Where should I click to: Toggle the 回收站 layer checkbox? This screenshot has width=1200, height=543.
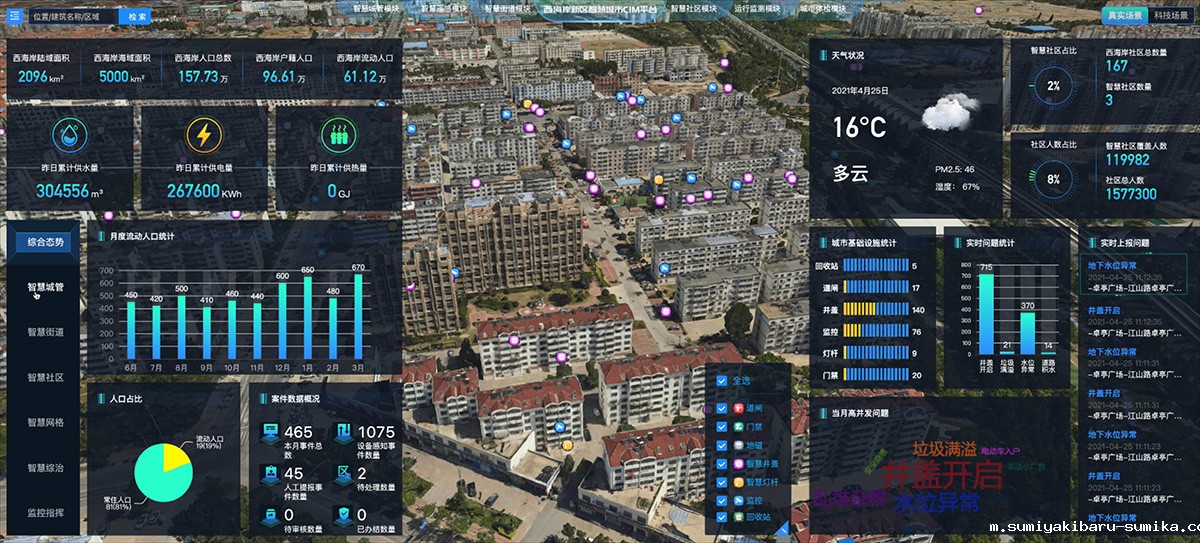723,517
